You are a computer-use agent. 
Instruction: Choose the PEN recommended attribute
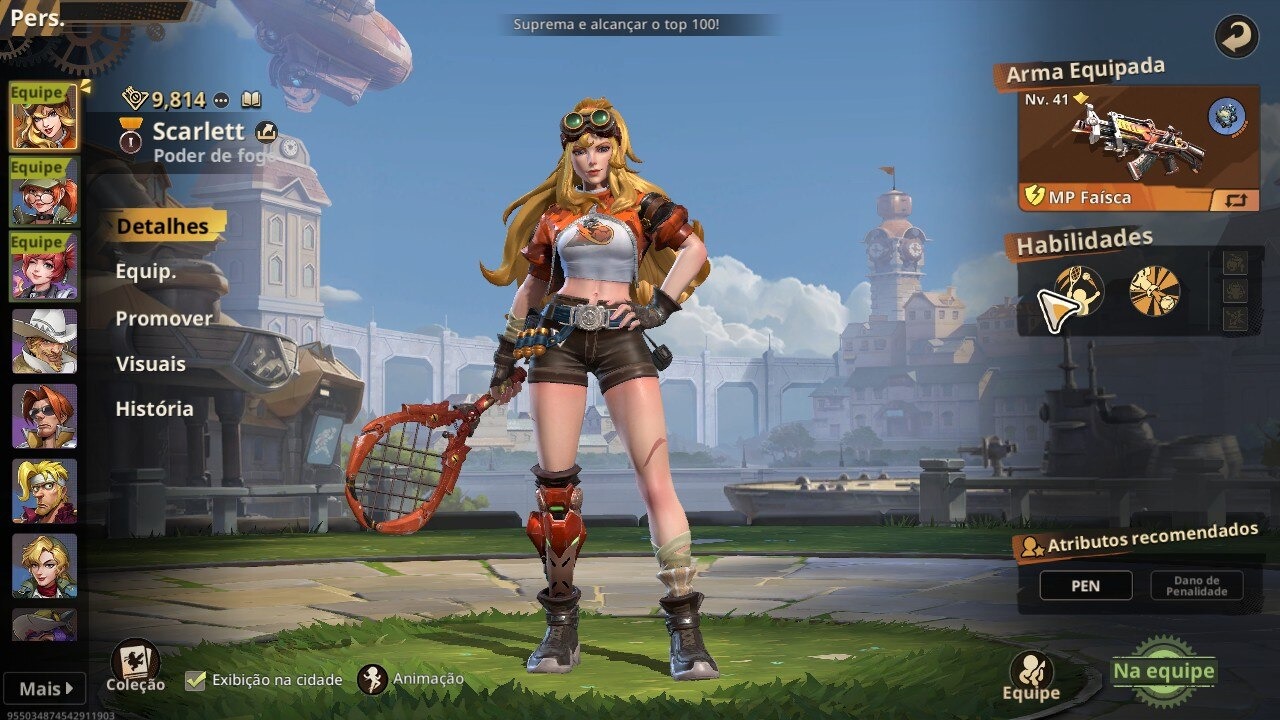(x=1086, y=585)
